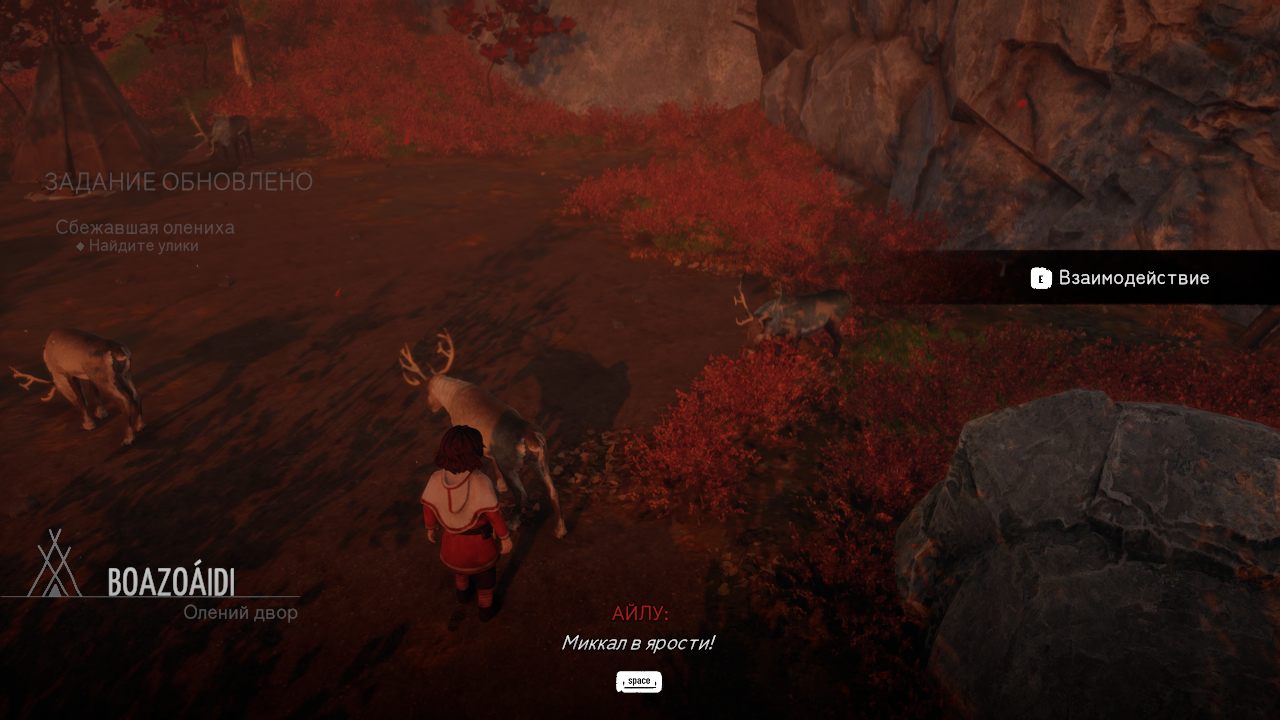
Task: Click the "Найдите улики" quest objective
Action: pos(142,246)
